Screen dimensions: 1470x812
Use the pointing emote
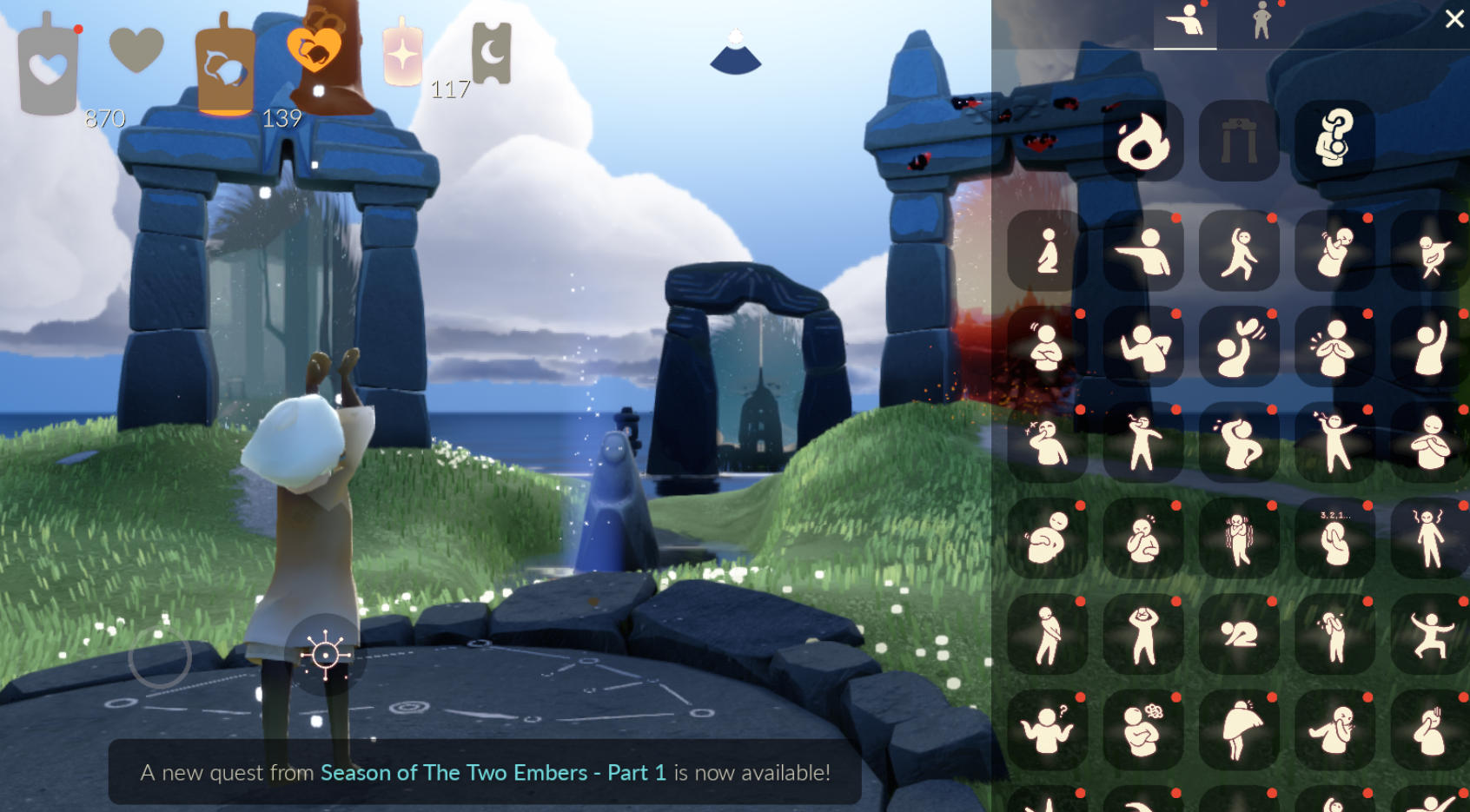[1142, 251]
